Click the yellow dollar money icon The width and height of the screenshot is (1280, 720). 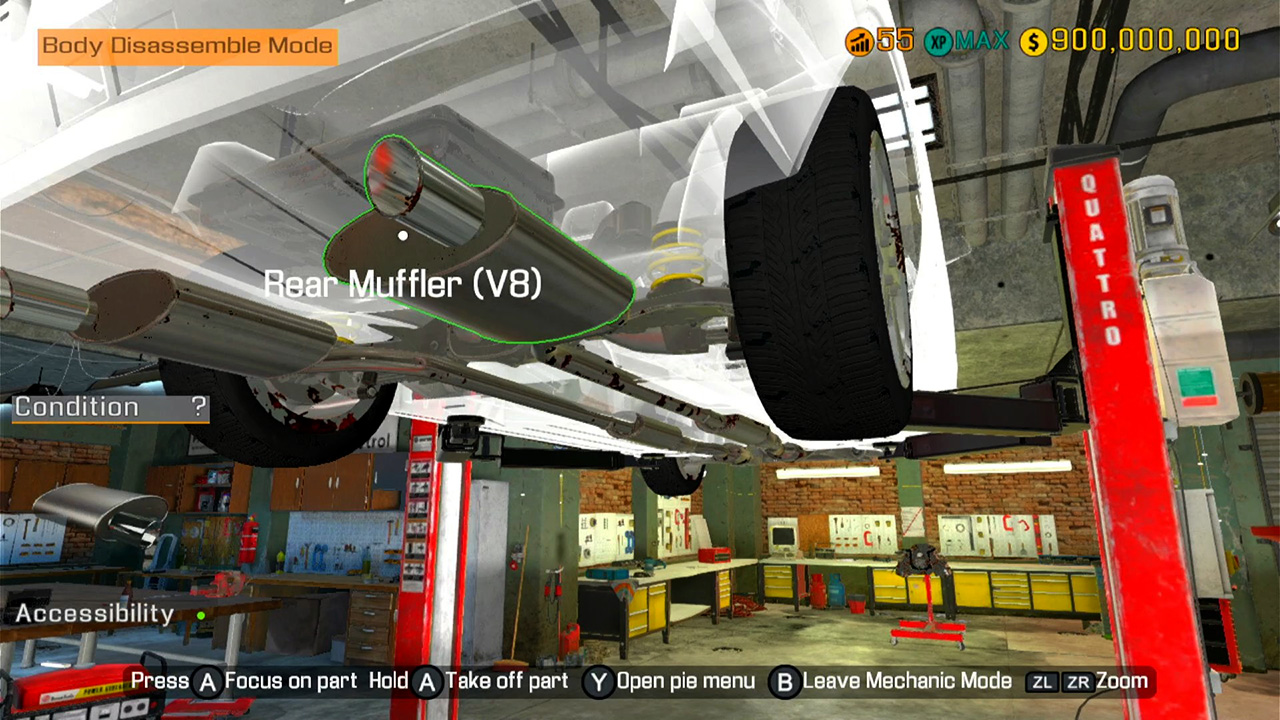[1031, 41]
